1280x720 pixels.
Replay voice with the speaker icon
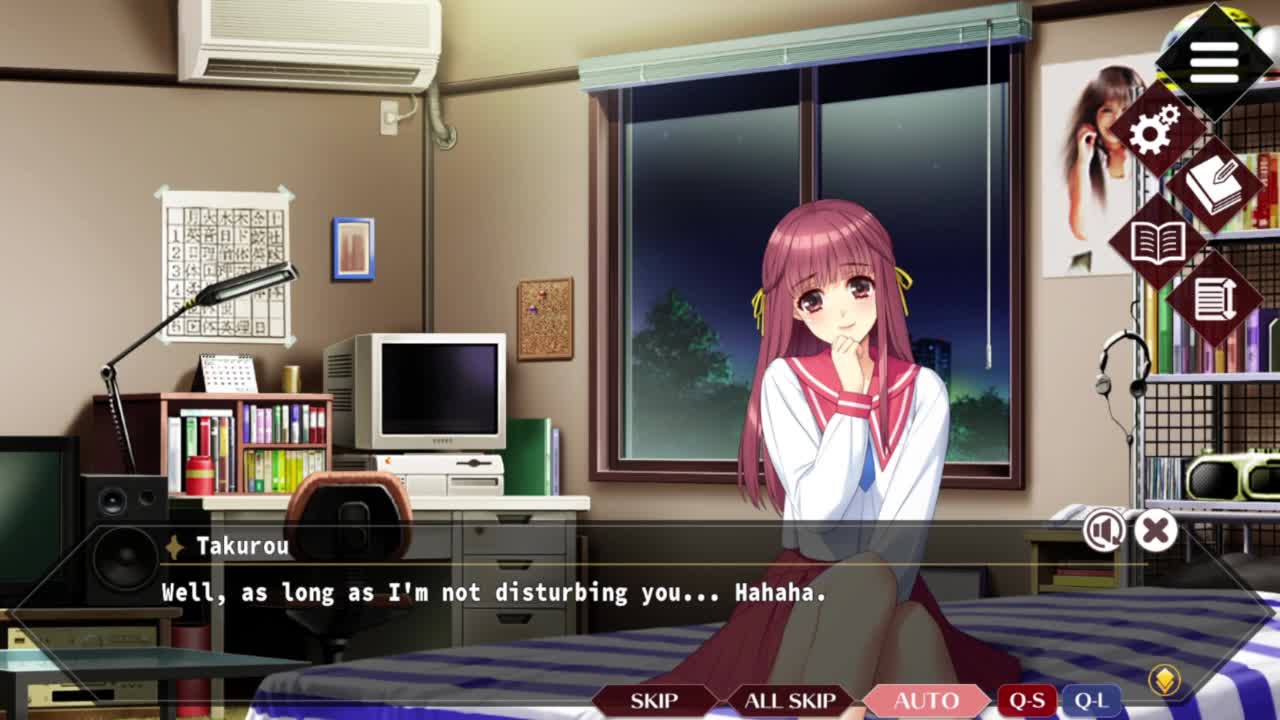click(x=1104, y=531)
